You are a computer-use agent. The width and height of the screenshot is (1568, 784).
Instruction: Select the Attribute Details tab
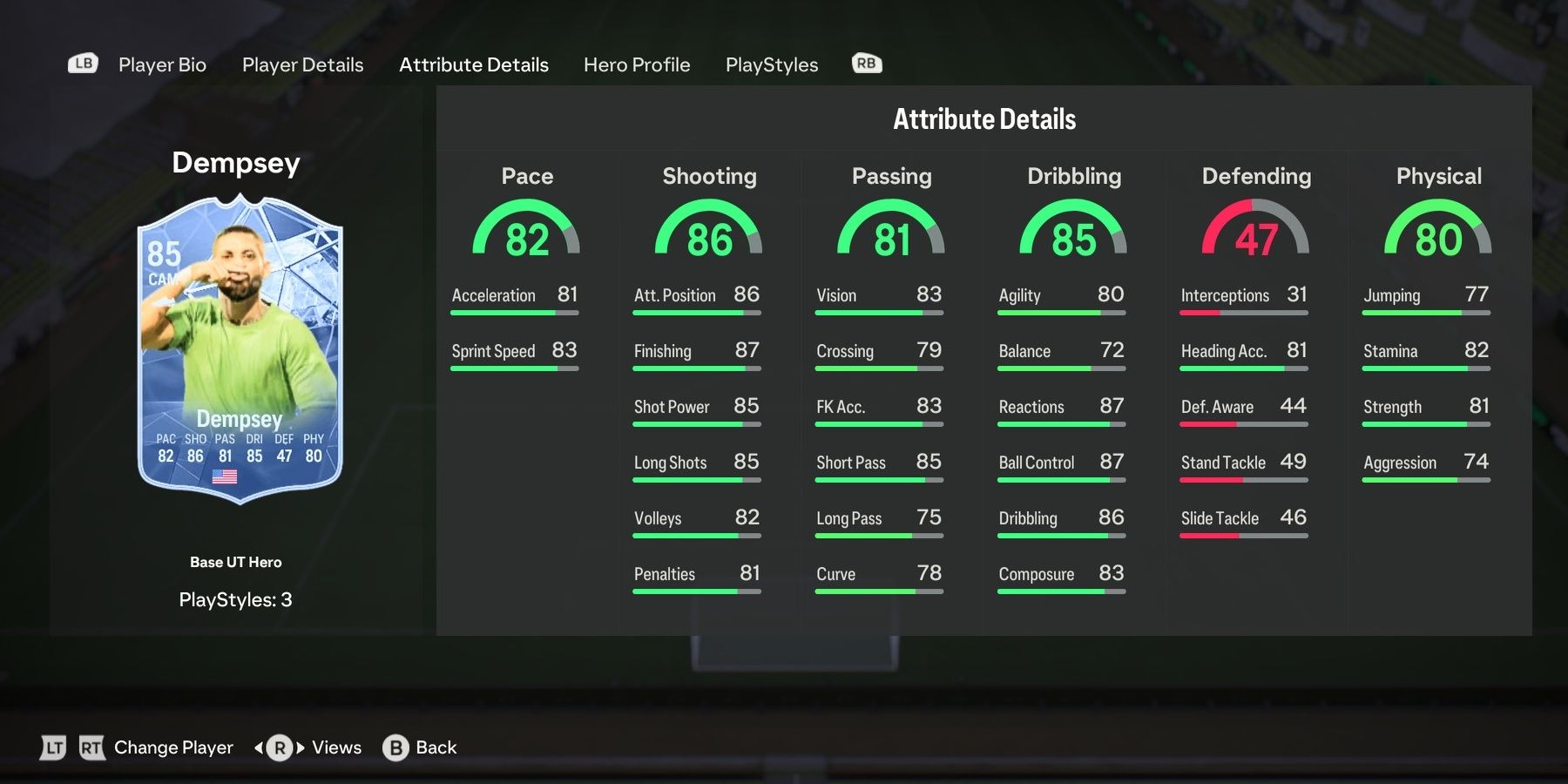pyautogui.click(x=474, y=64)
